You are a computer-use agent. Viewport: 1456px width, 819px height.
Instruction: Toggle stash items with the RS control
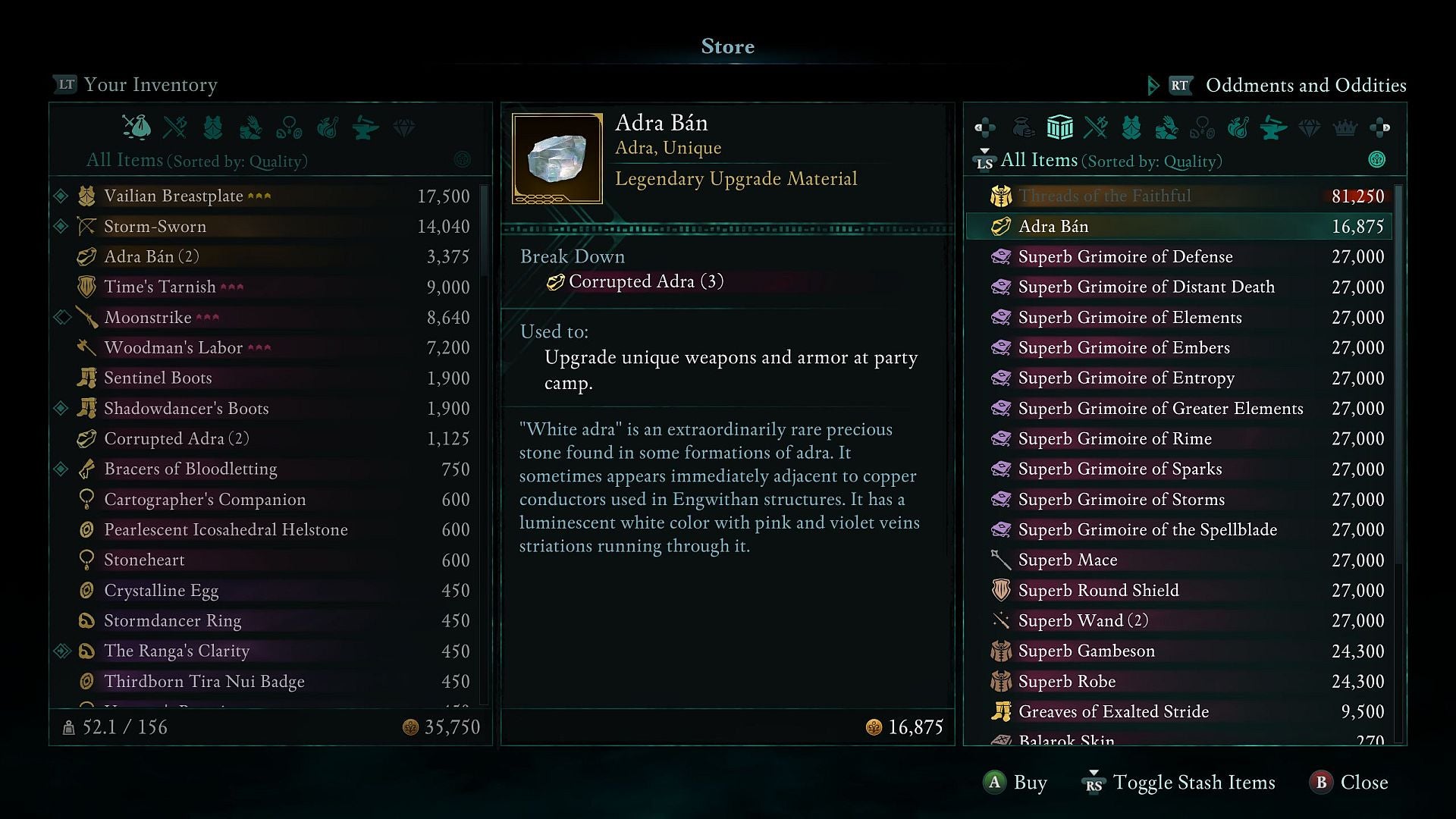tap(1094, 783)
